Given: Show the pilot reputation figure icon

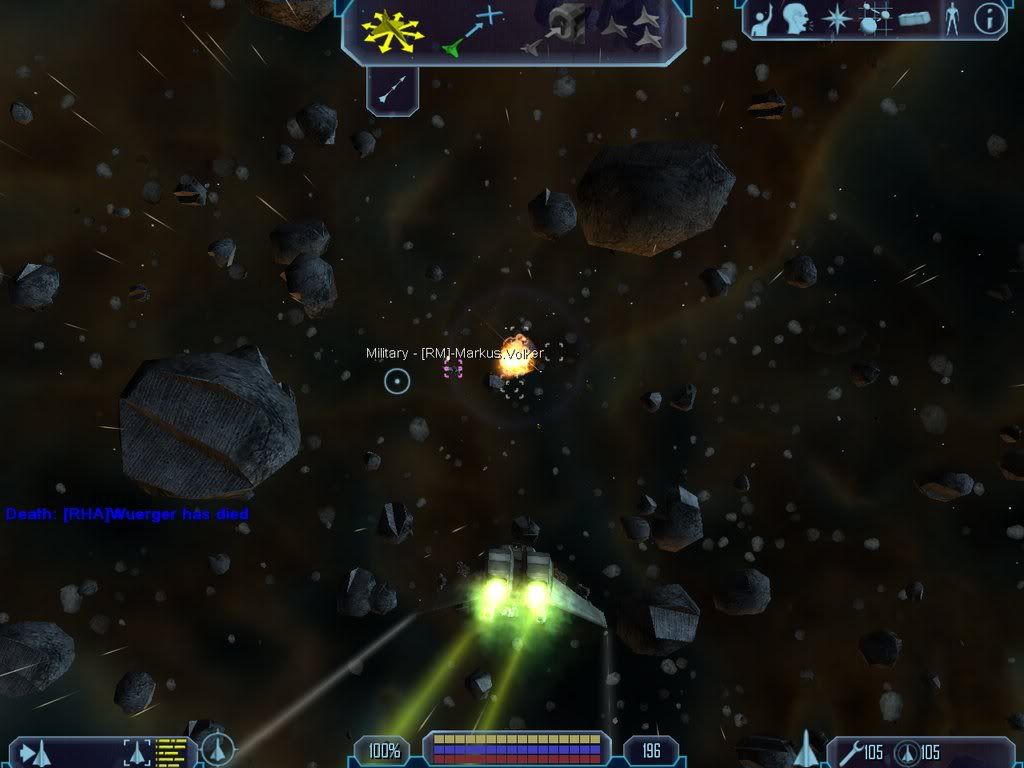Looking at the screenshot, I should (952, 18).
